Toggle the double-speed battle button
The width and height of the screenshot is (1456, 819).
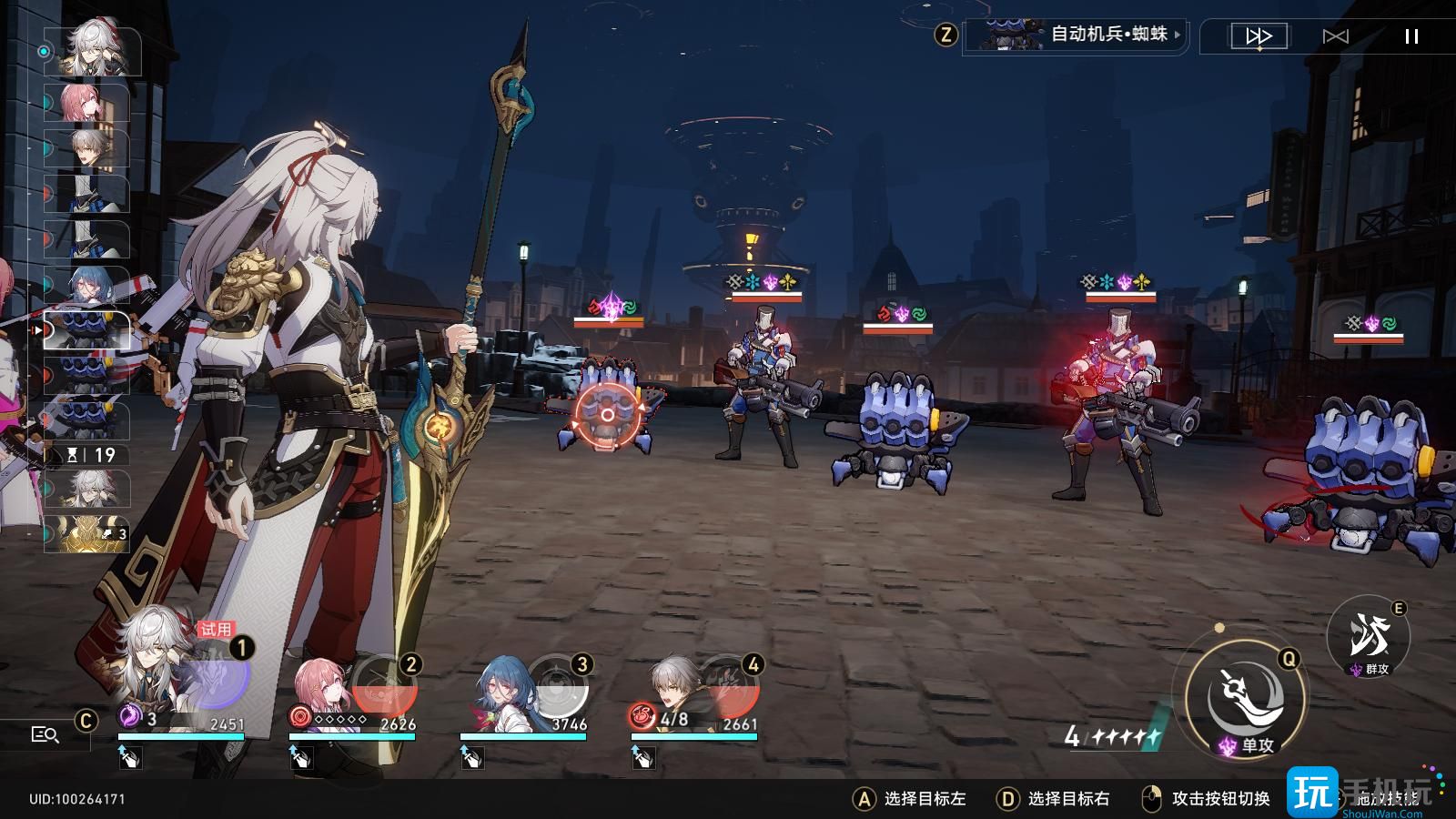tap(1259, 36)
